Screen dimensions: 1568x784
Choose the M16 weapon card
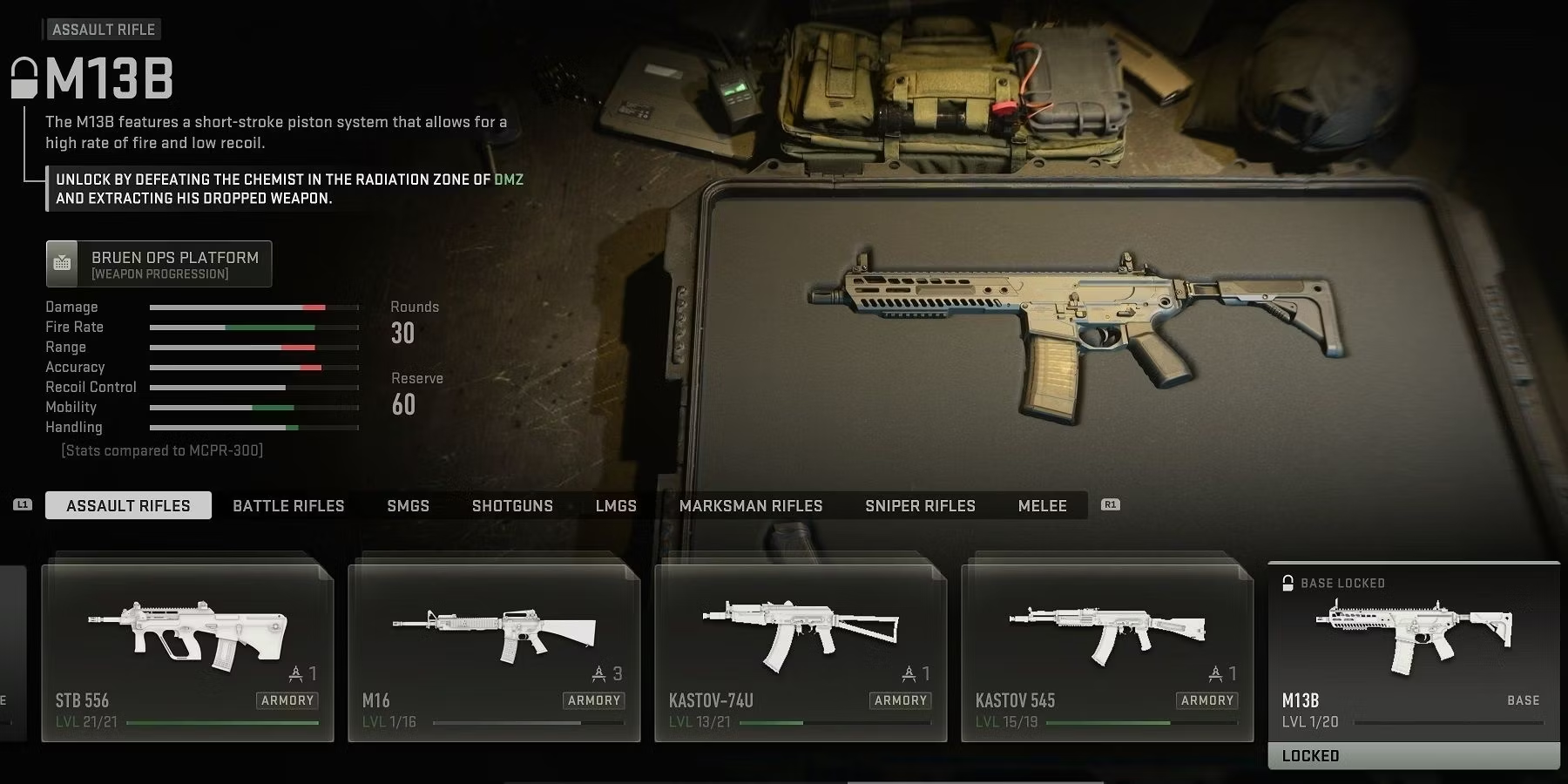pos(494,652)
